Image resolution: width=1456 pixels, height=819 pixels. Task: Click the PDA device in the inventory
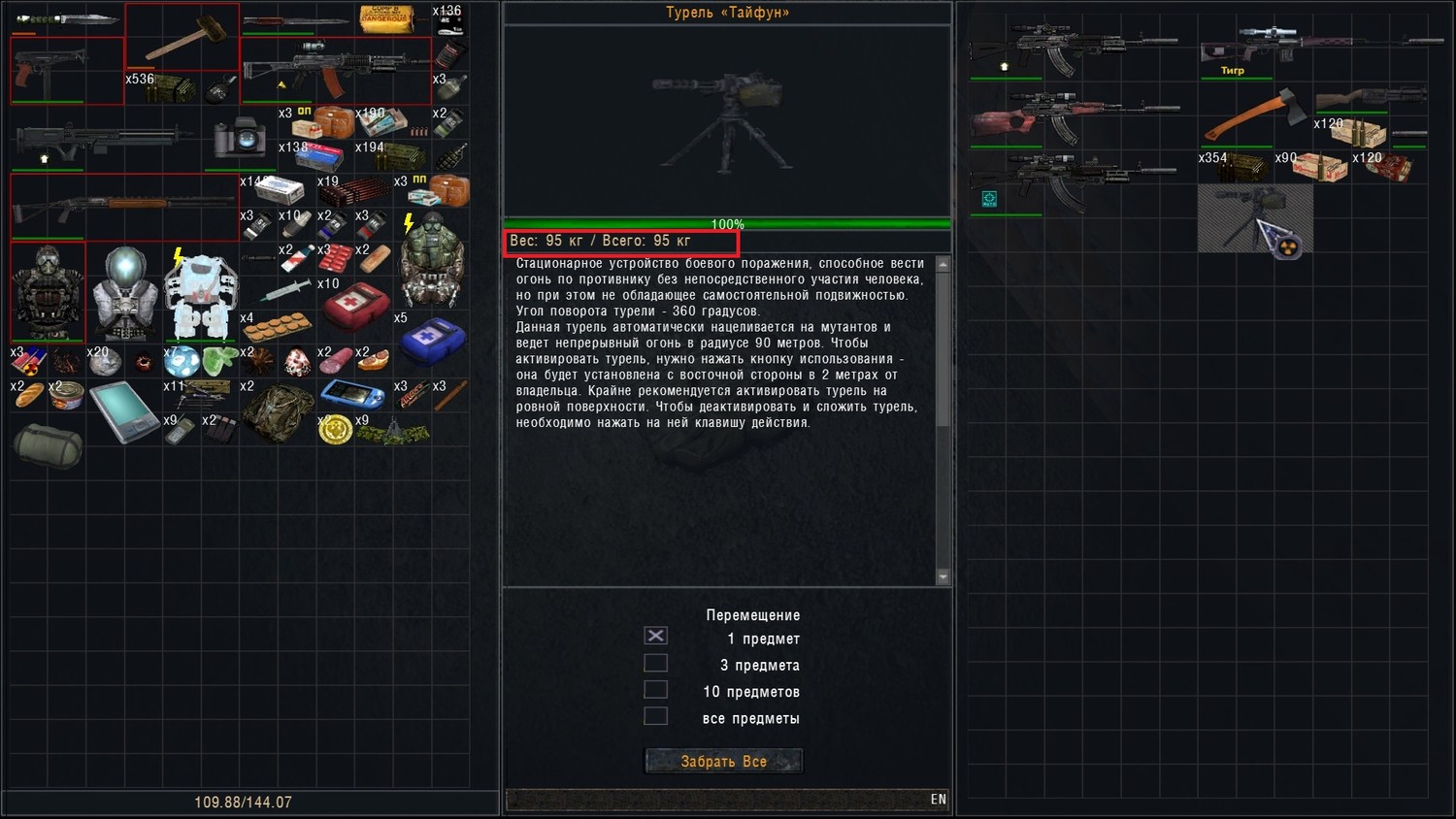click(124, 411)
